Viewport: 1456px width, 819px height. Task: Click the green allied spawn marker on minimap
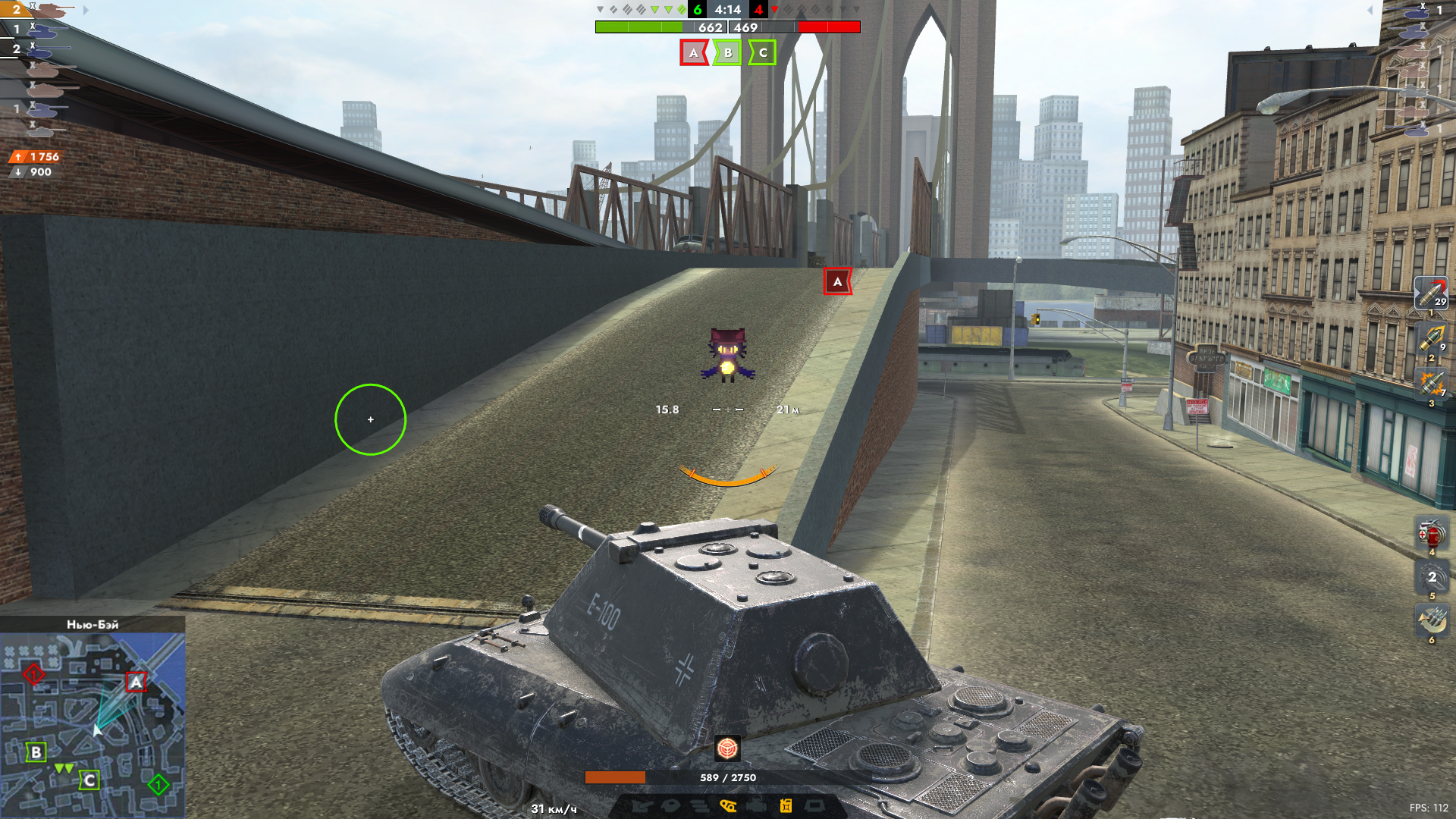pos(158,784)
